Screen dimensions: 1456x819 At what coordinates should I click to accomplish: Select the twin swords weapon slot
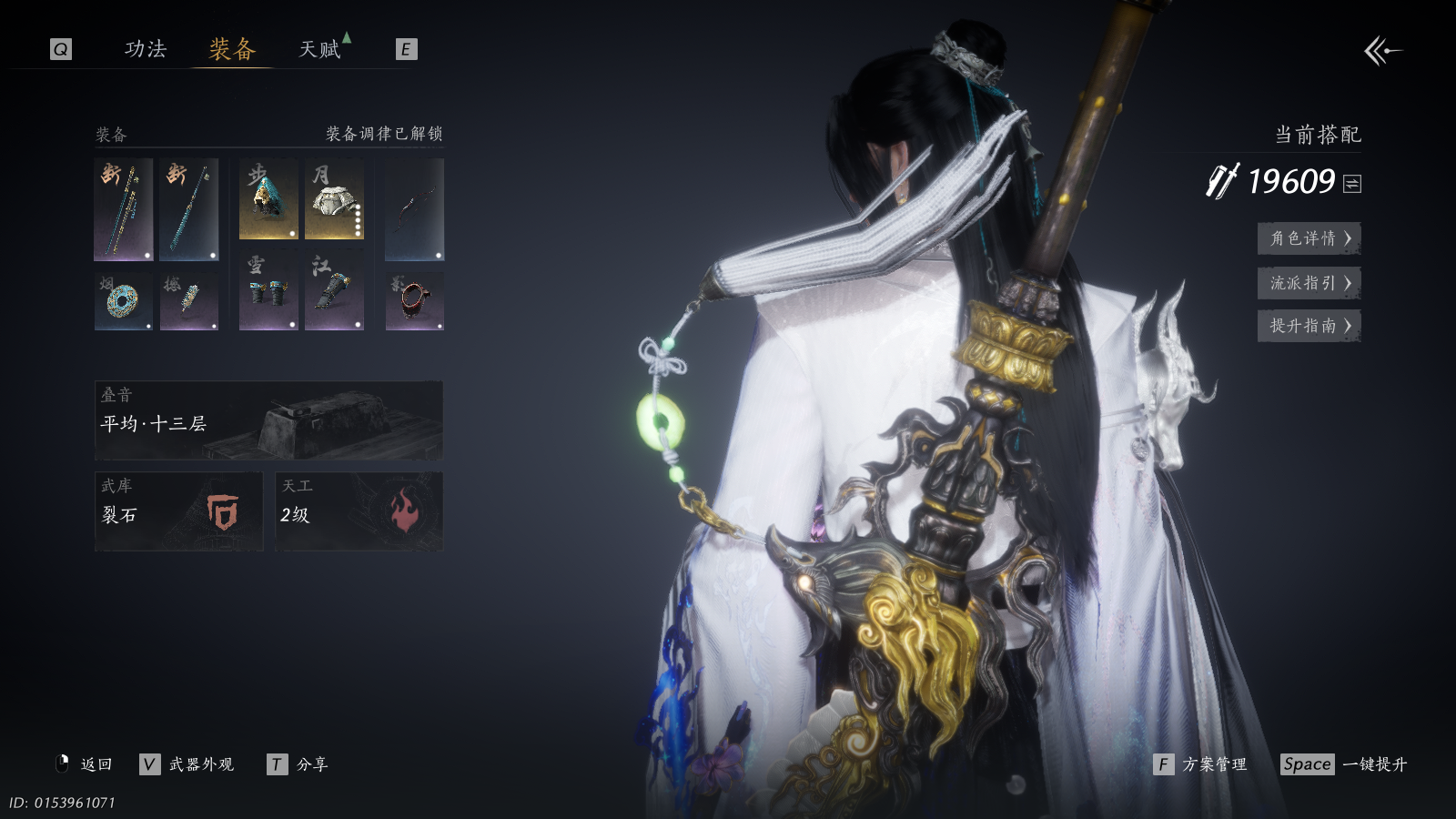point(123,209)
